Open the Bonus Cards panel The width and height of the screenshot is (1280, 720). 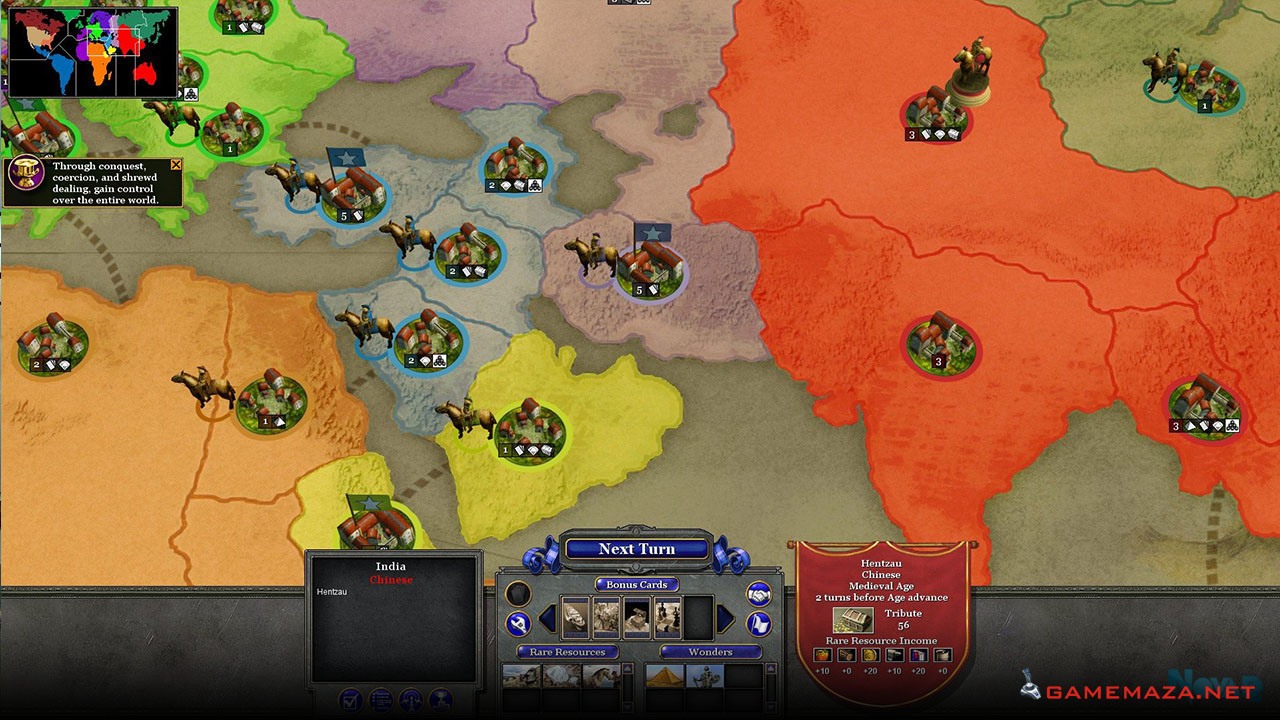pyautogui.click(x=636, y=585)
